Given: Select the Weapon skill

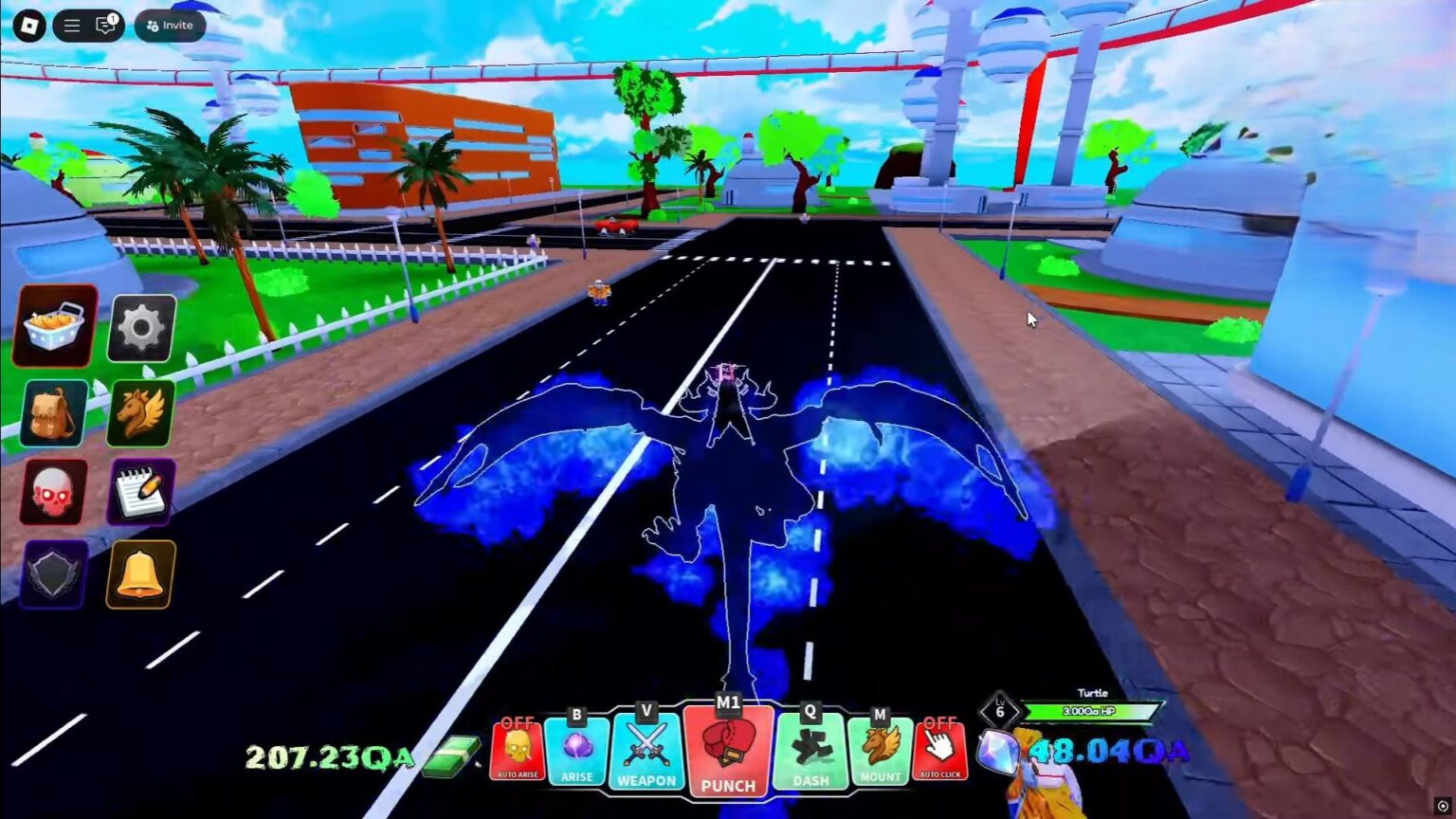Looking at the screenshot, I should [647, 749].
